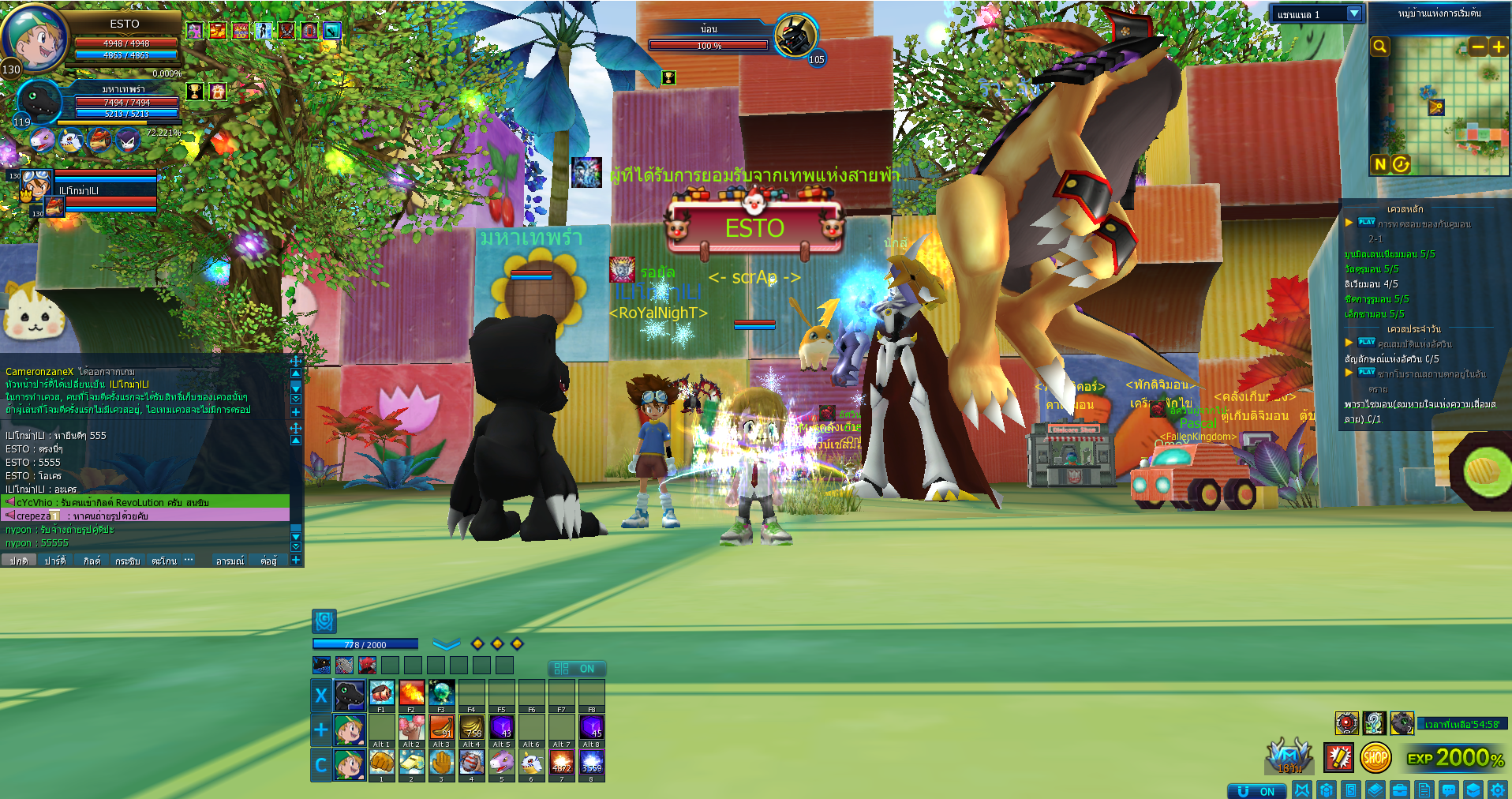Use the fire blast skill in F2
This screenshot has height=799, width=1512.
click(411, 693)
